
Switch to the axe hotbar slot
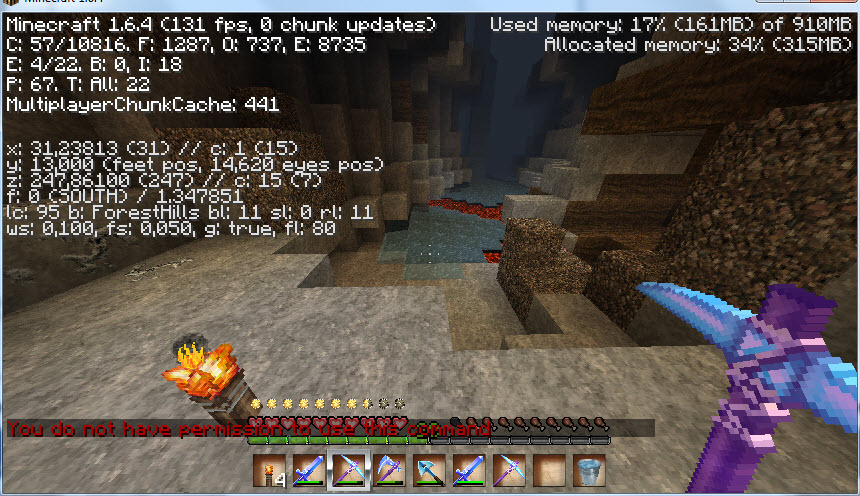tap(387, 468)
